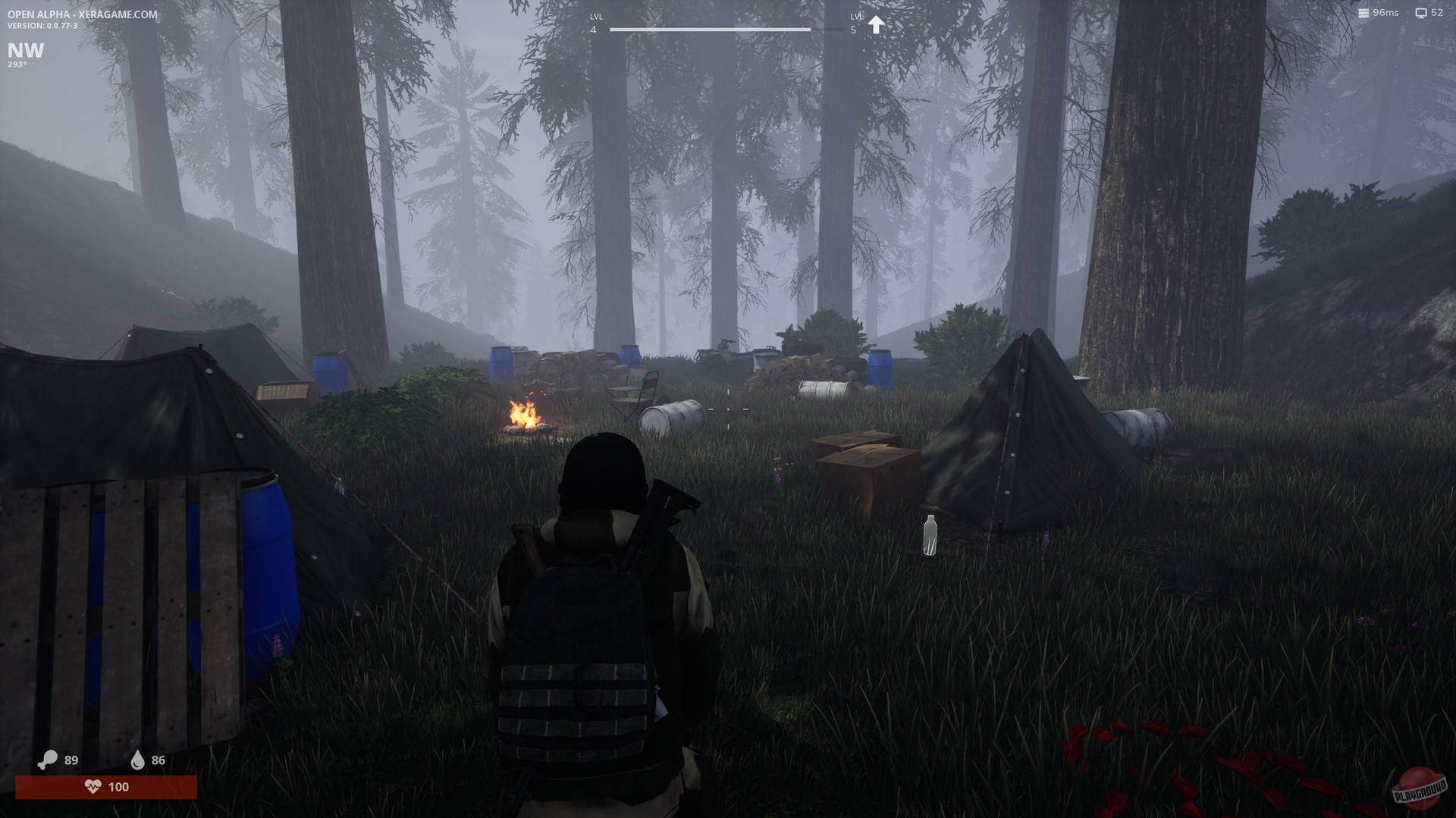Click the white level-up arrow above LVL 5
The image size is (1456, 818).
(x=877, y=23)
